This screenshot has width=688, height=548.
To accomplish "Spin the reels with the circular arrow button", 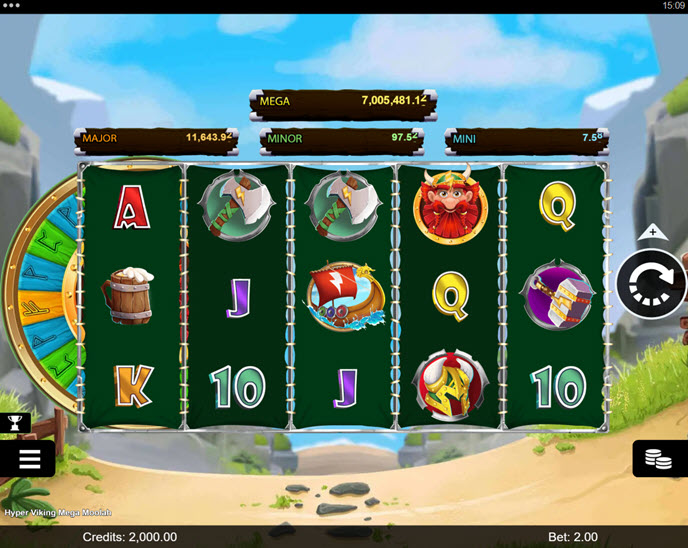I will tap(651, 283).
